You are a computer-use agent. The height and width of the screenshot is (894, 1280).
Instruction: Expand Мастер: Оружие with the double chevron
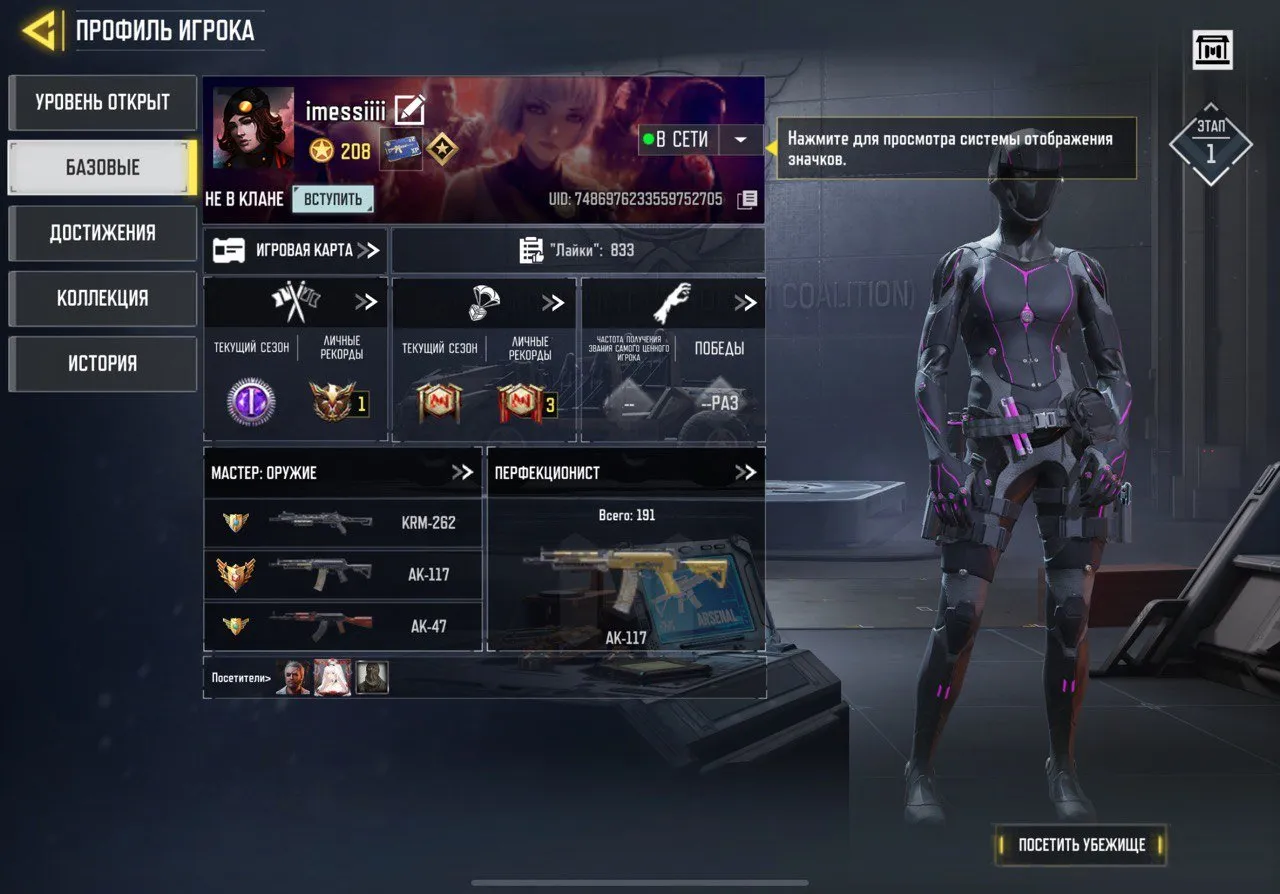coord(464,472)
